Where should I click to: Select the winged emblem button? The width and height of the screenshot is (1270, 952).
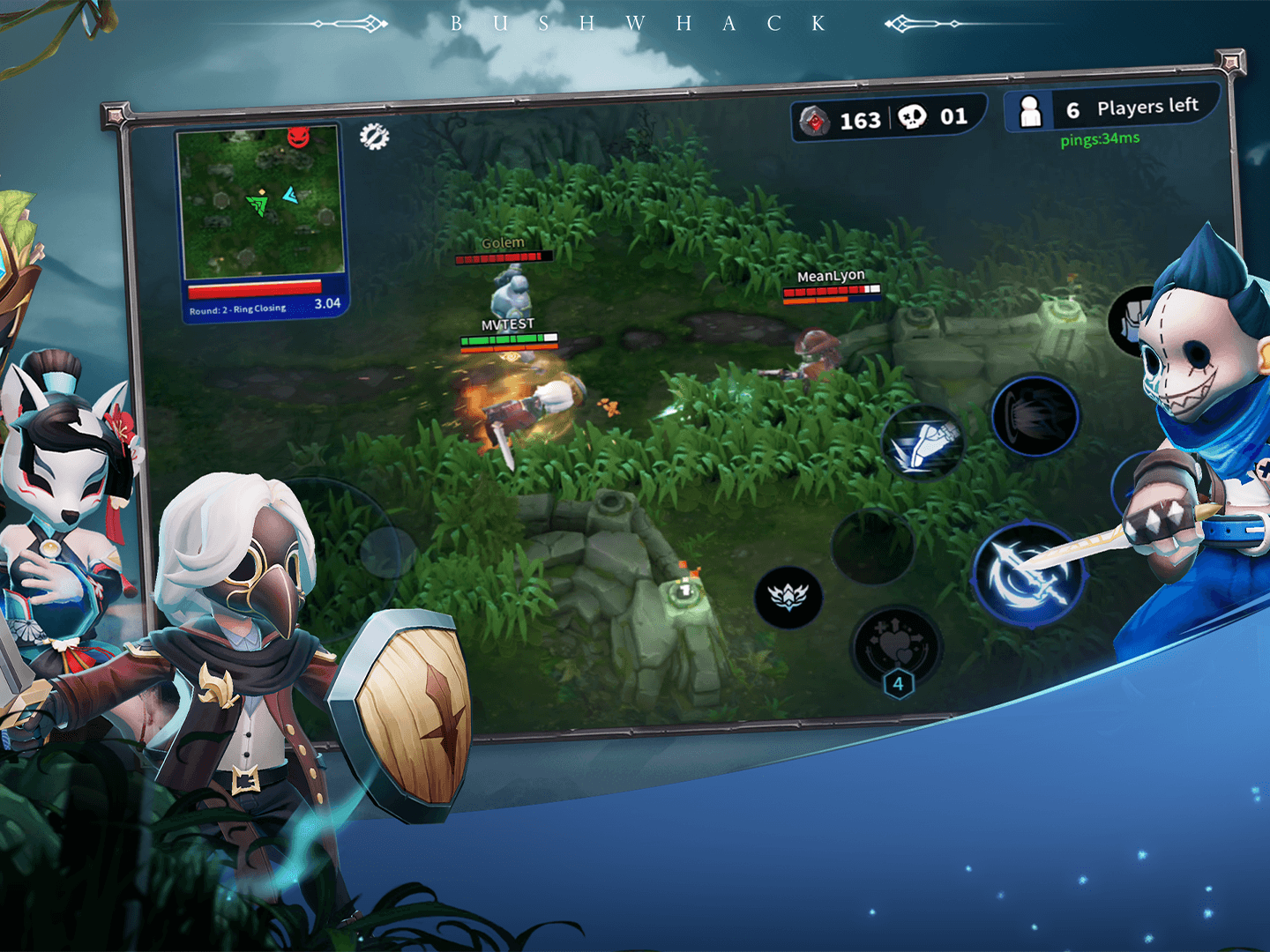[788, 598]
